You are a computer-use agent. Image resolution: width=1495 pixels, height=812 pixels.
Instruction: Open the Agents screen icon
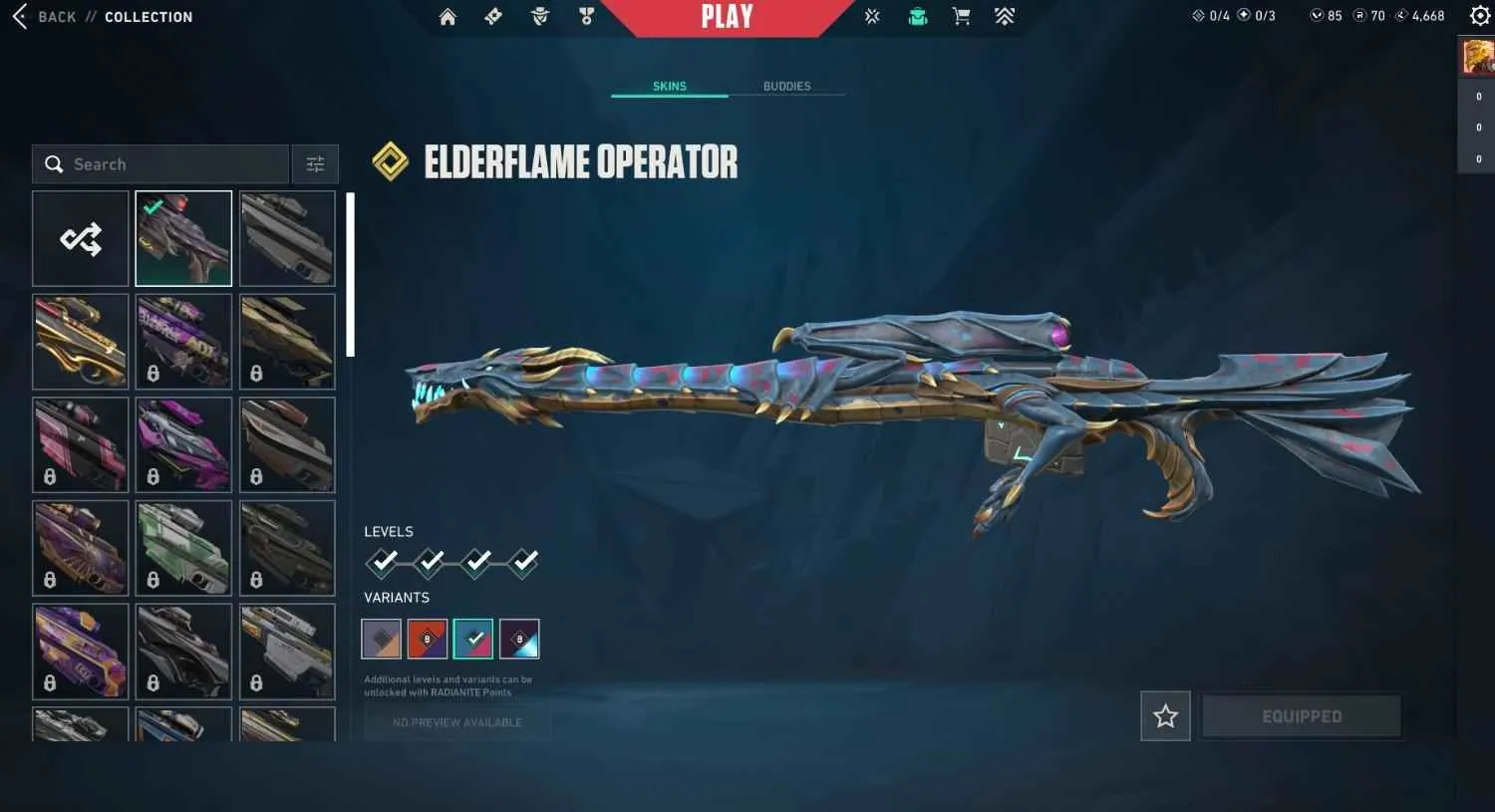(x=539, y=16)
